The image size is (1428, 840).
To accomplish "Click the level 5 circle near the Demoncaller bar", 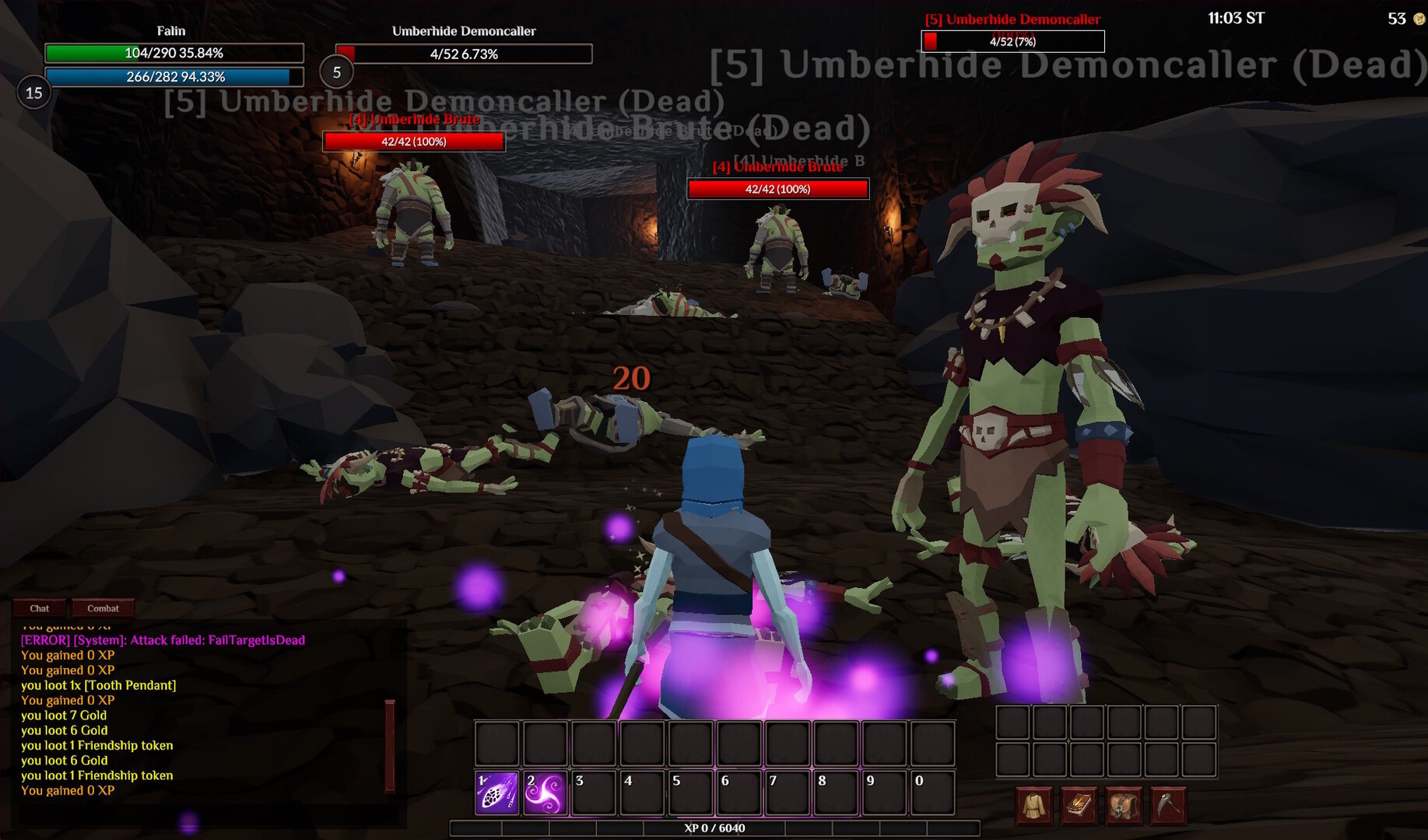I will coord(337,72).
